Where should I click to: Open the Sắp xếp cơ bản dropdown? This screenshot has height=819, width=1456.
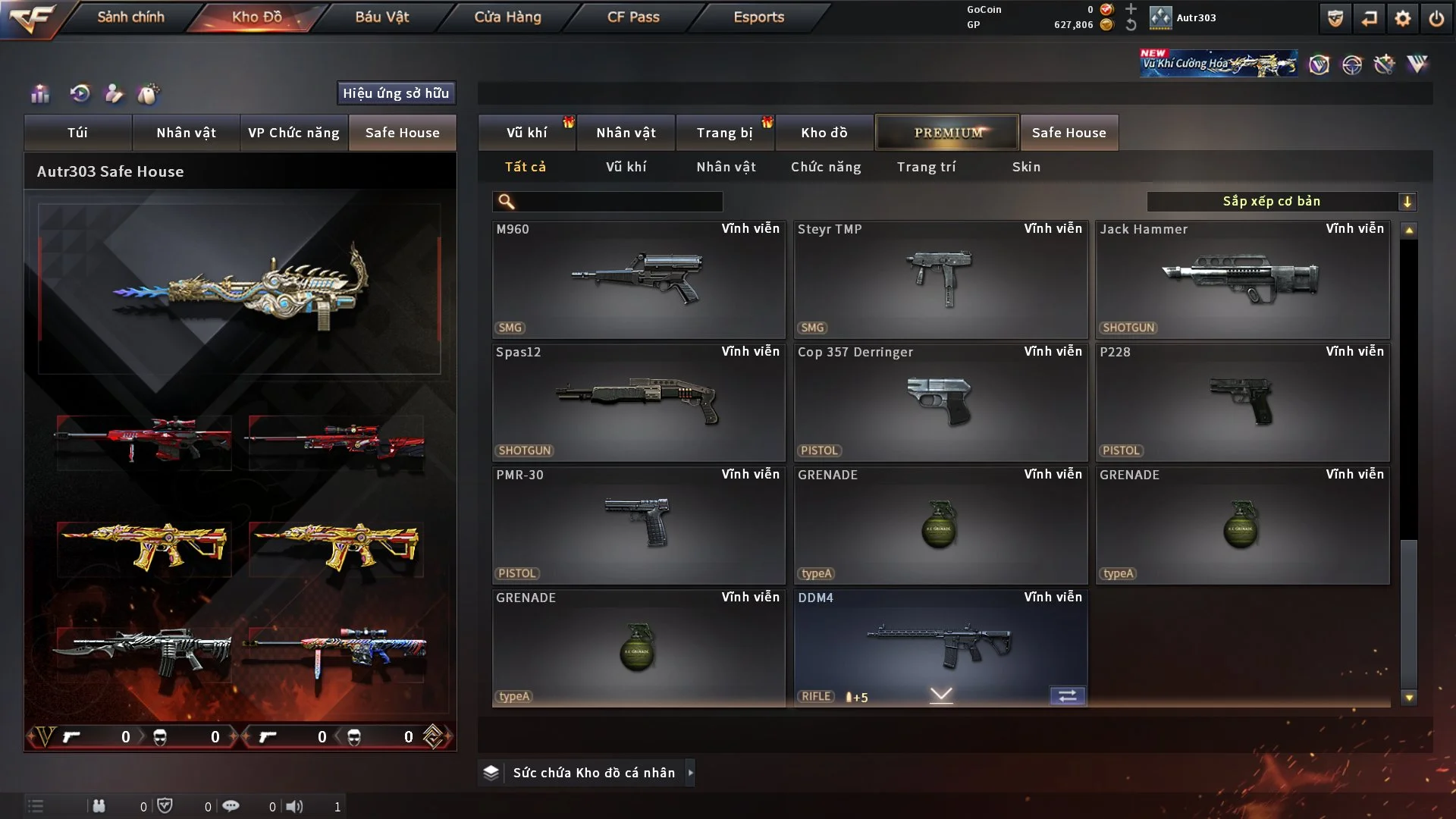click(x=1281, y=202)
